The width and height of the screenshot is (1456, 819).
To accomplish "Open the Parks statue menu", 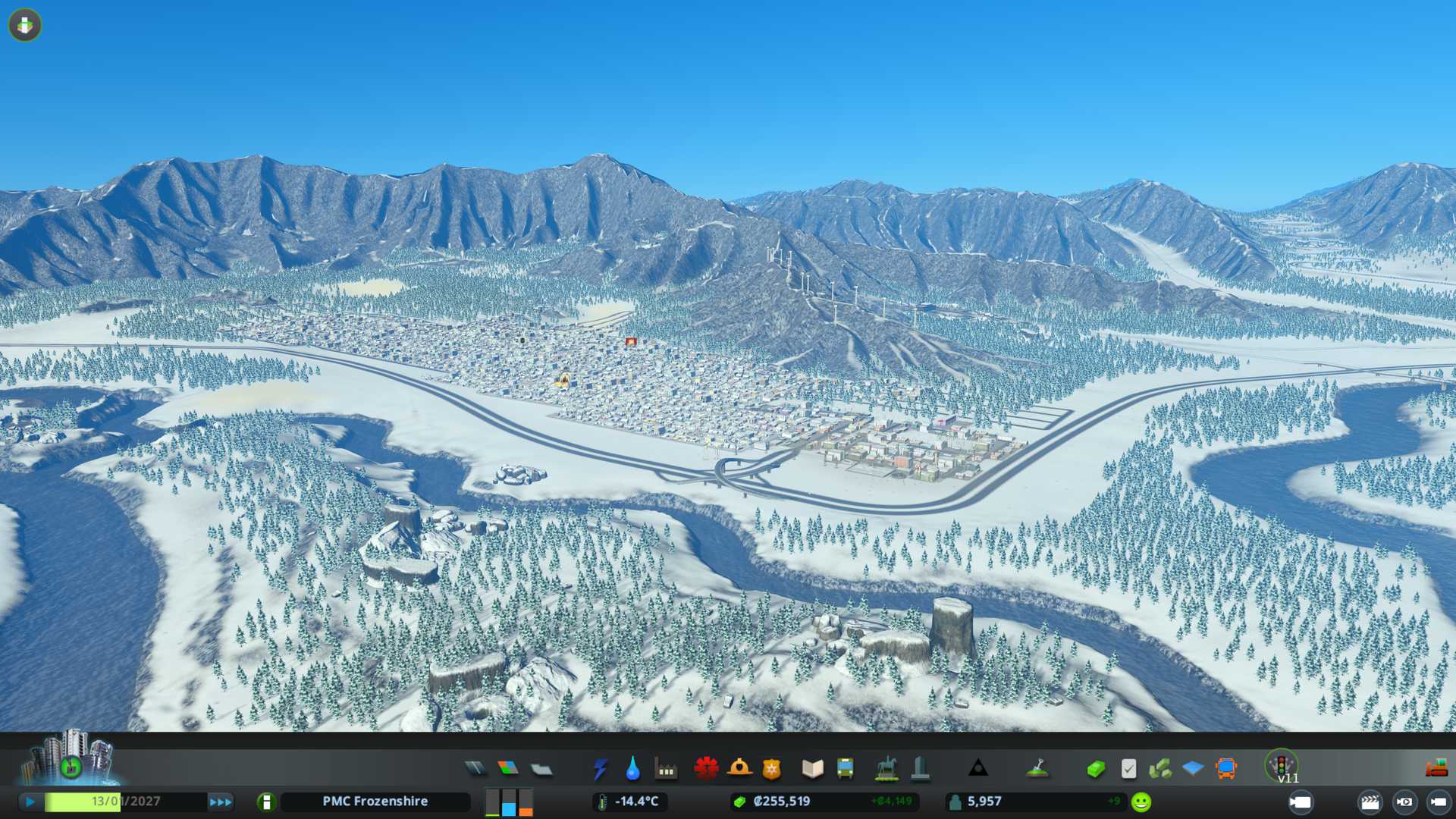I will tap(886, 769).
